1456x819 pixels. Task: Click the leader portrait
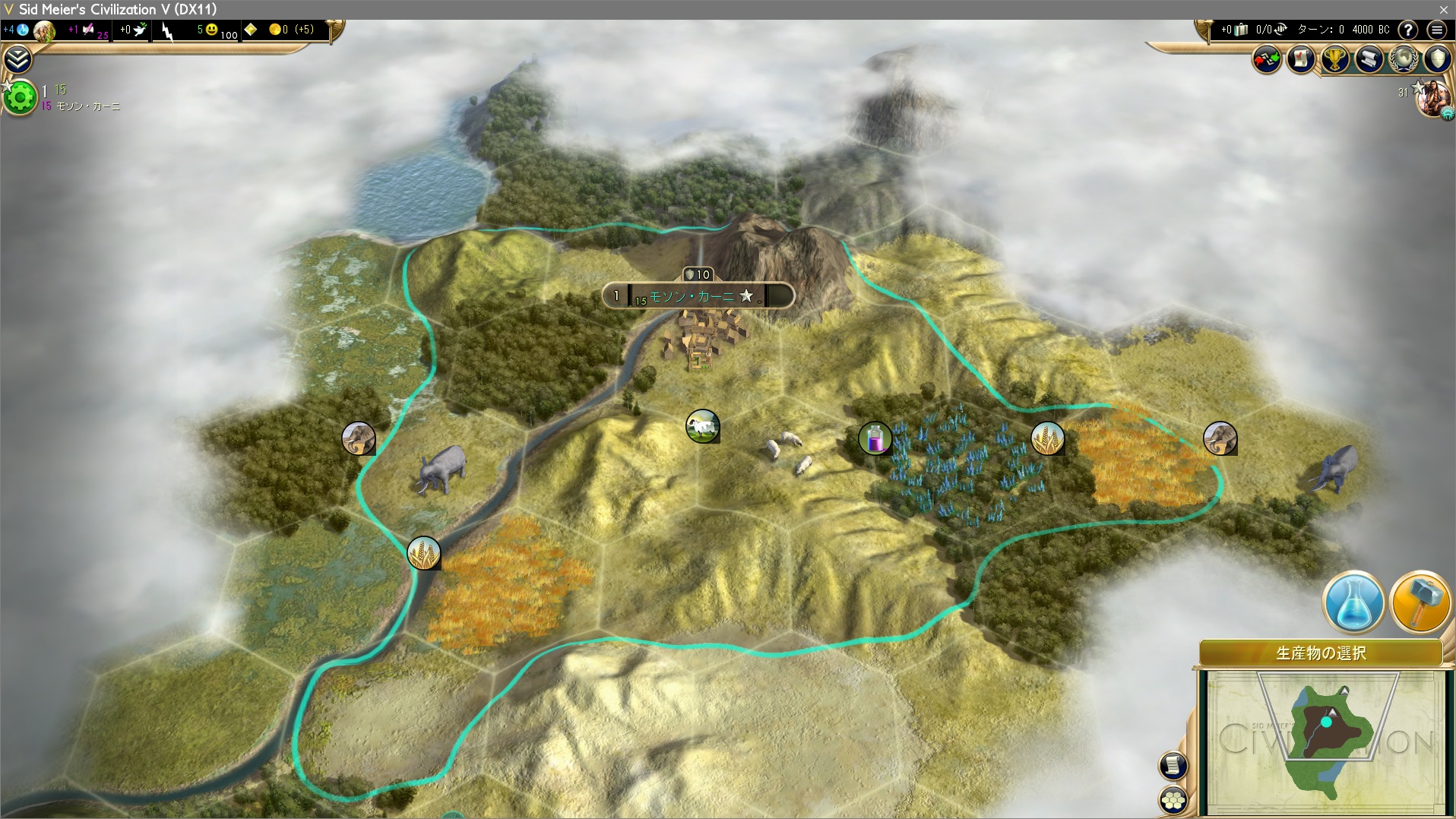point(1433,99)
